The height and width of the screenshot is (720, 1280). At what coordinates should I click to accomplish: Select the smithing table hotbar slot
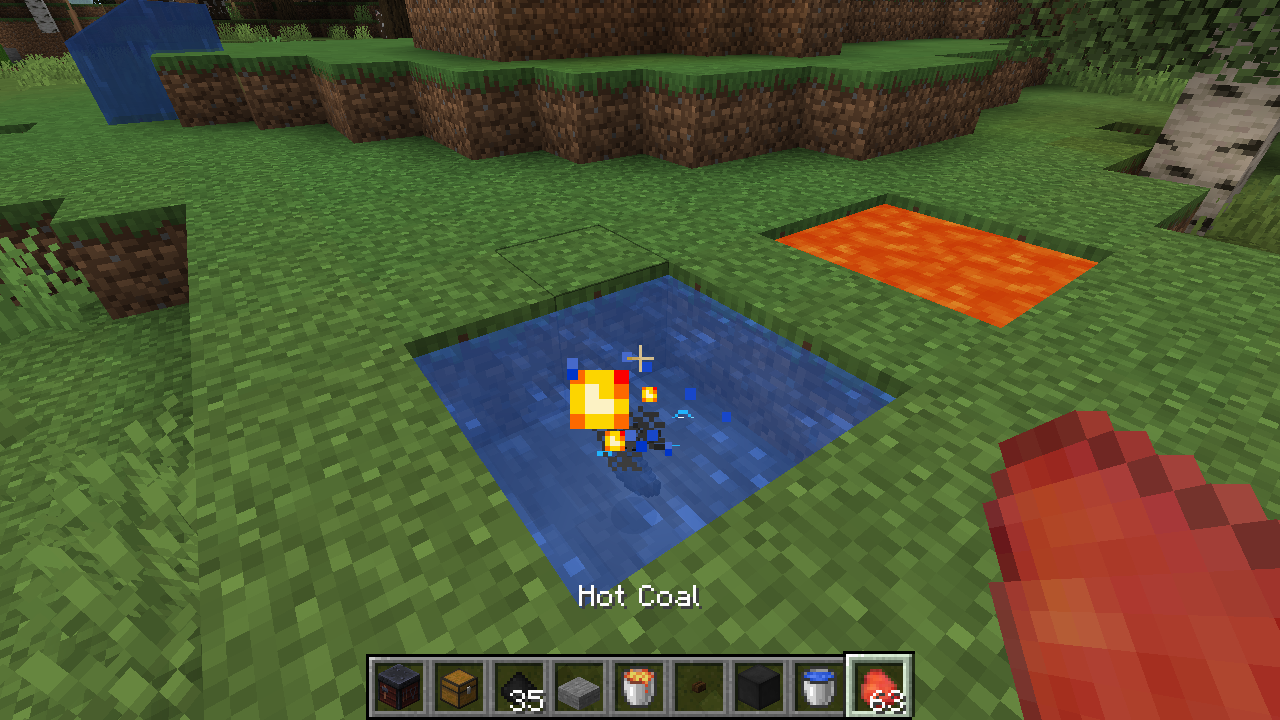coord(400,687)
